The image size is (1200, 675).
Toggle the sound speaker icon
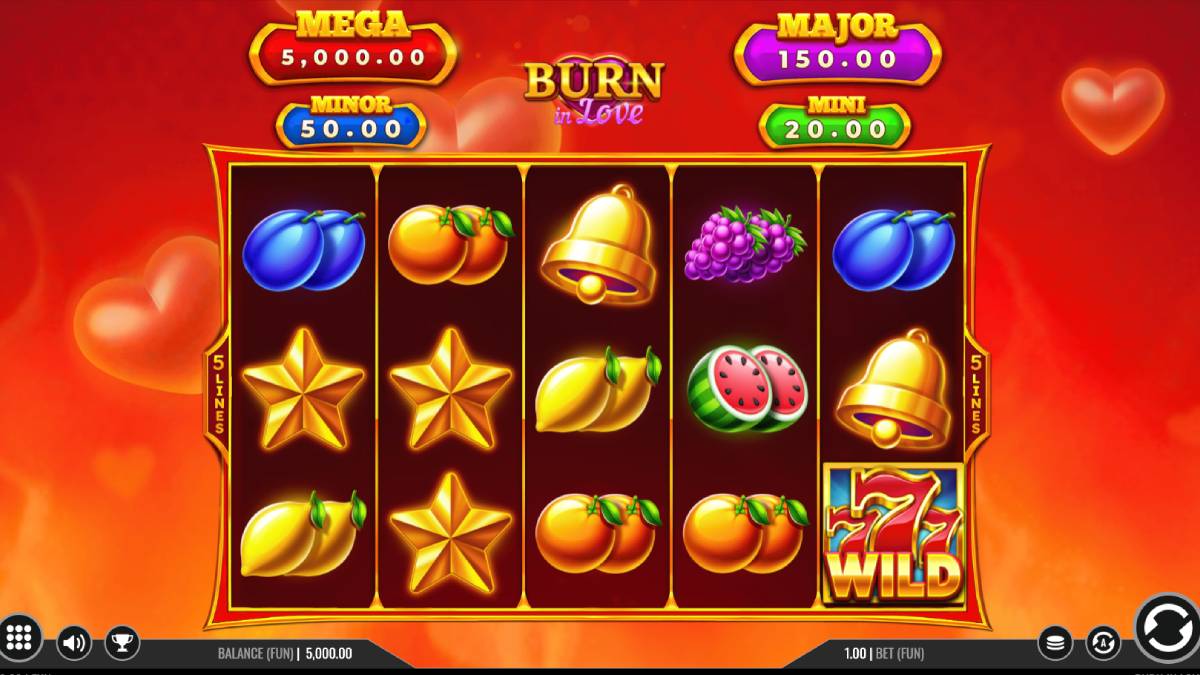(74, 642)
